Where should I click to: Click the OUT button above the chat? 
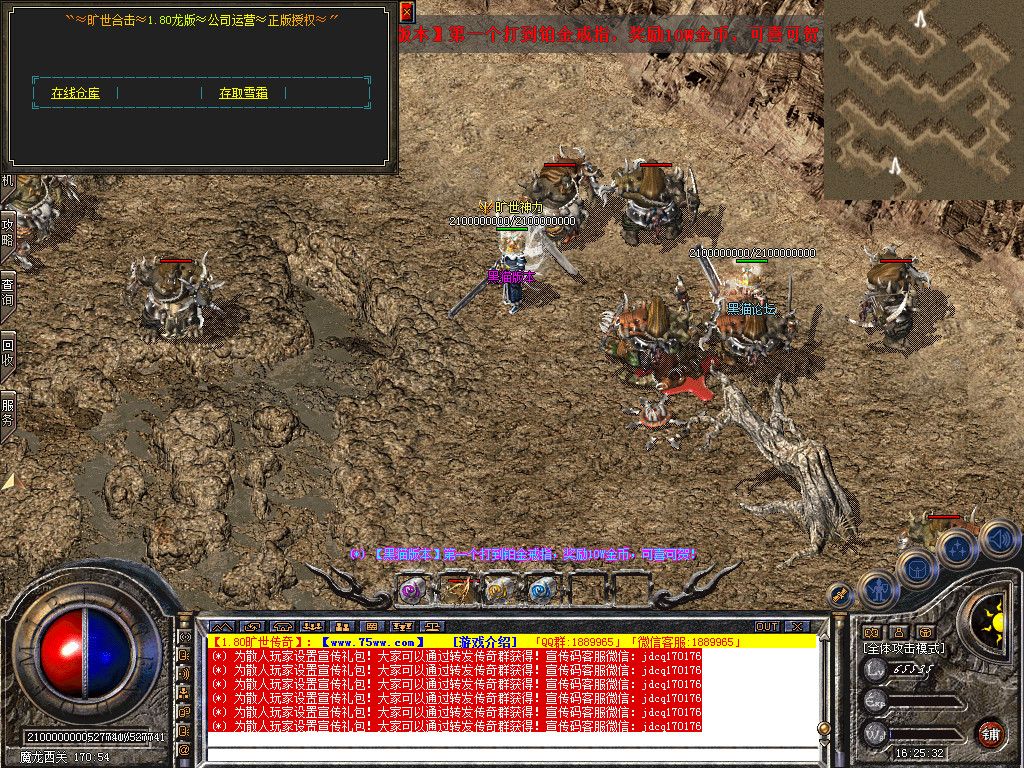[x=767, y=626]
